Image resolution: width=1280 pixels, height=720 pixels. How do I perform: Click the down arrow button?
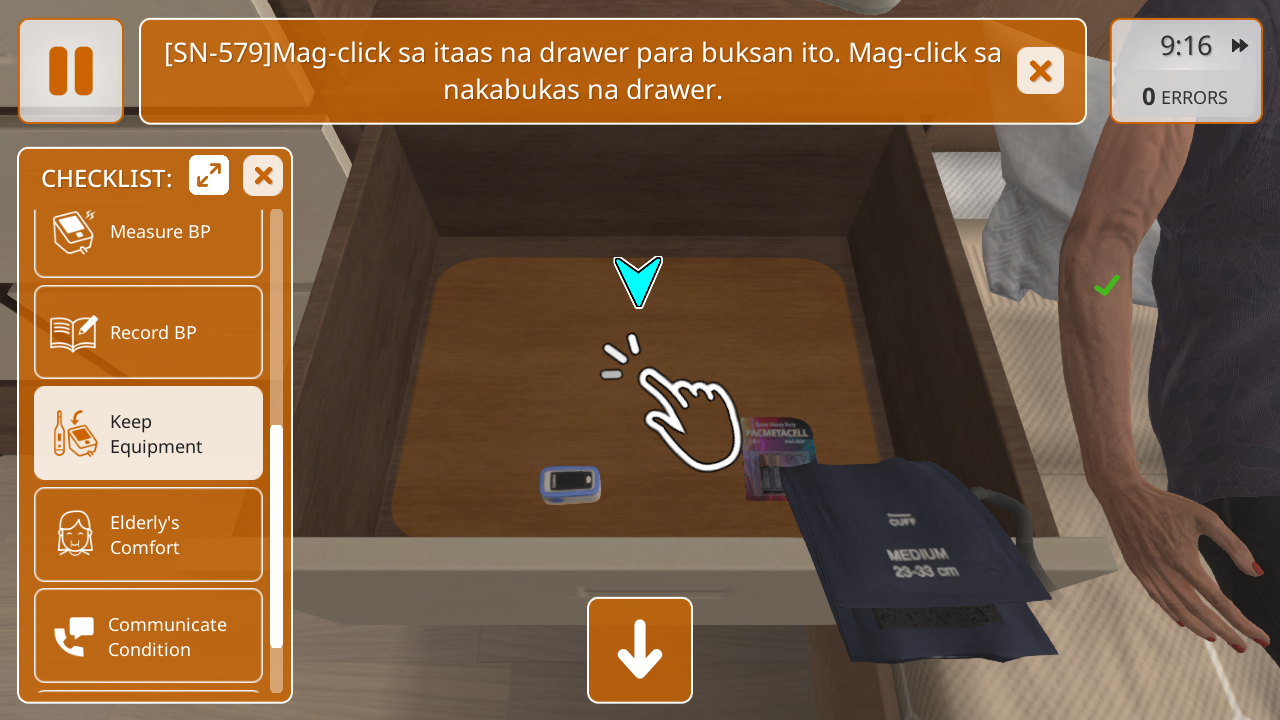coord(640,650)
